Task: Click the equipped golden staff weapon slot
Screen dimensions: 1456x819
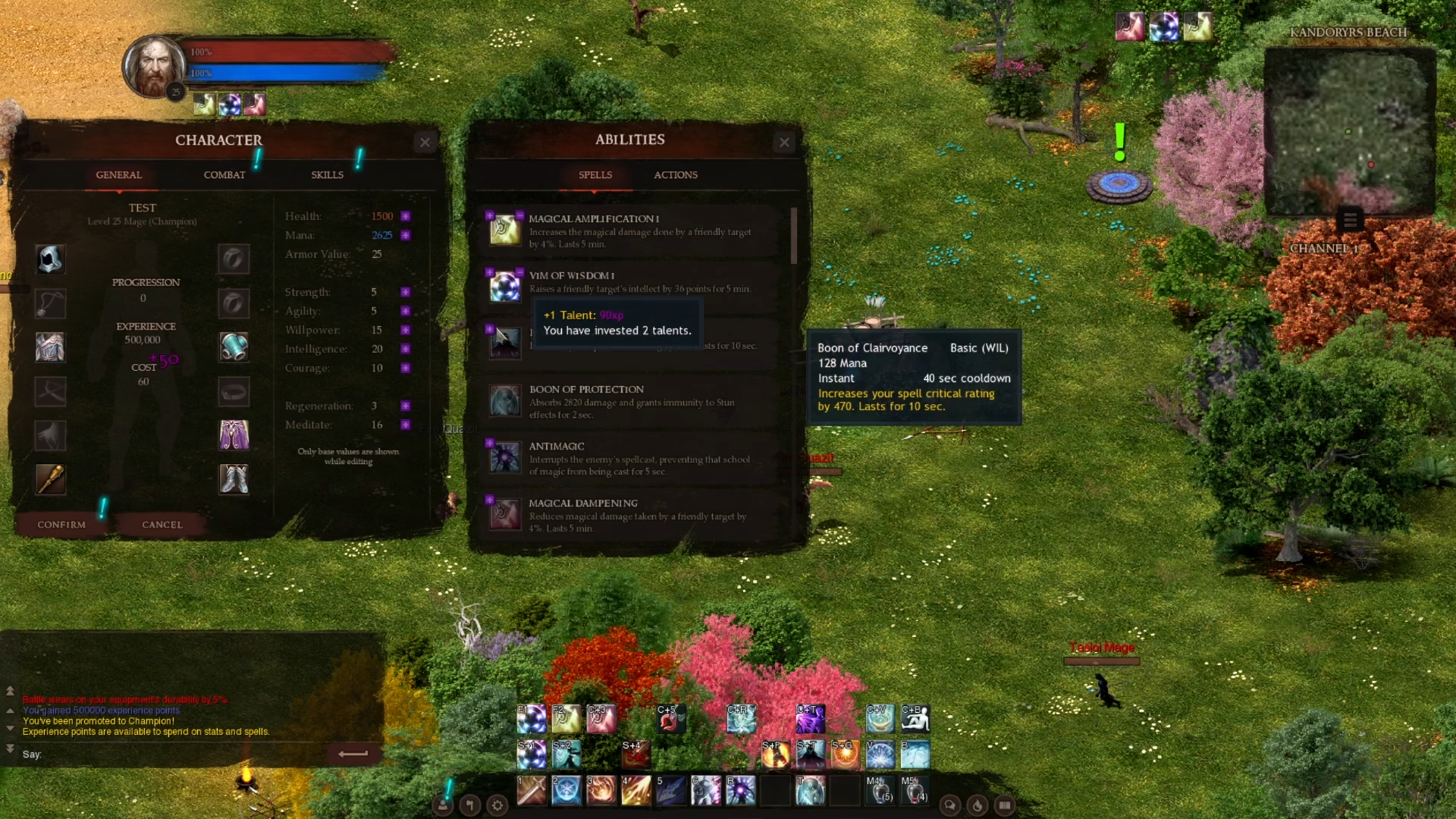Action: (50, 479)
